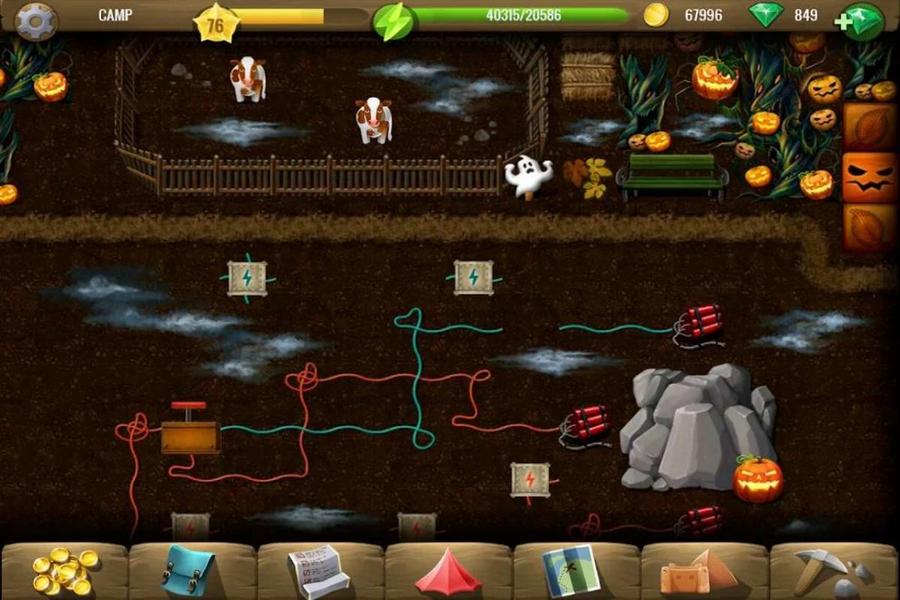Viewport: 900px width, 600px height.
Task: Click the level 76 star badge
Action: pyautogui.click(x=216, y=22)
